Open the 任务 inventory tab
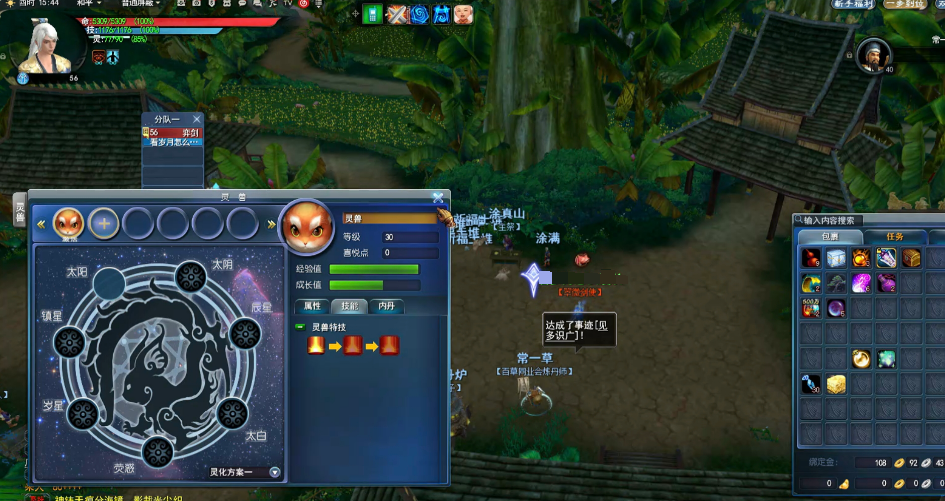The image size is (945, 501). coord(894,237)
